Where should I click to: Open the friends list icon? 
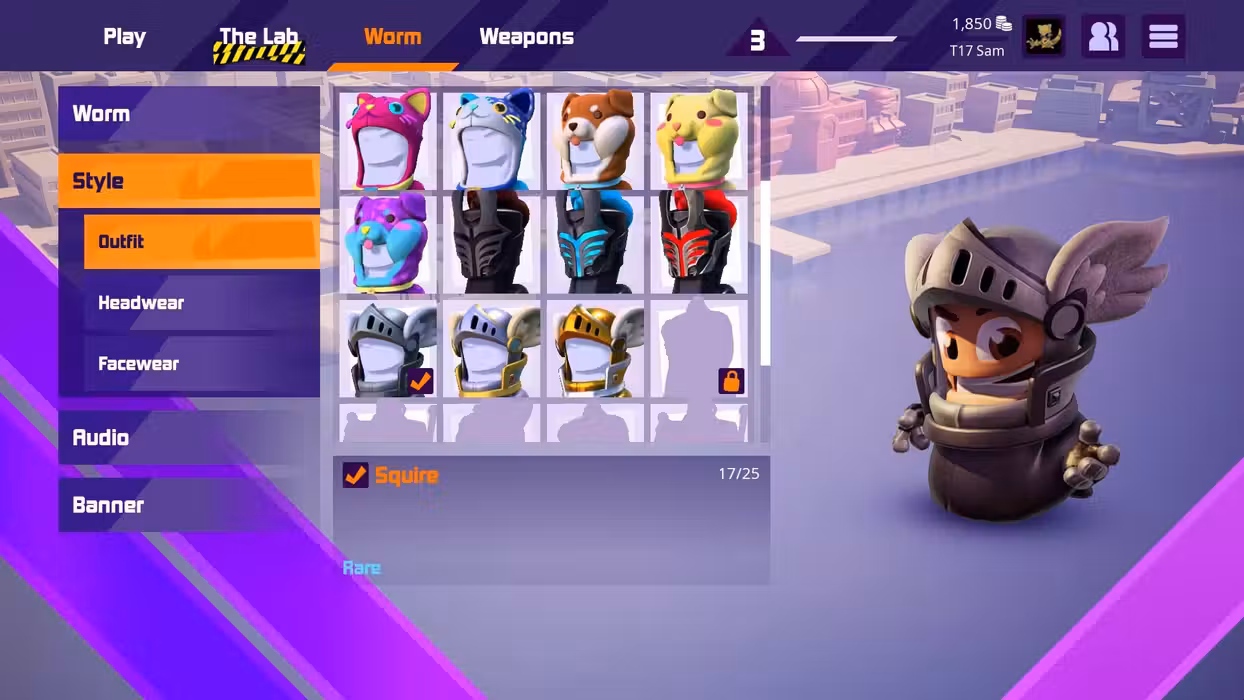click(x=1103, y=37)
